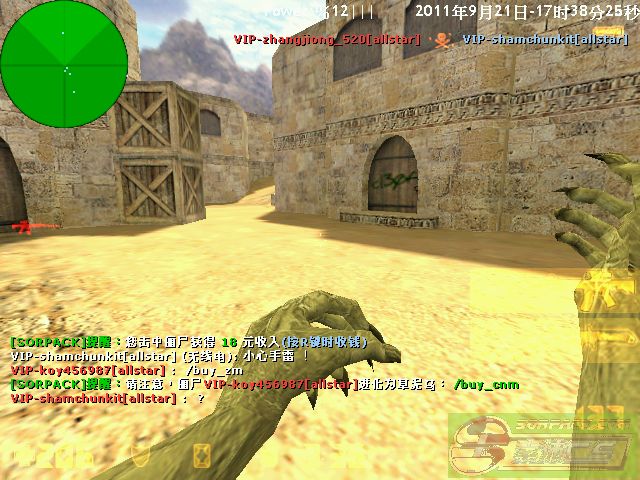Click the green circular radar
The height and width of the screenshot is (480, 640).
(x=64, y=64)
